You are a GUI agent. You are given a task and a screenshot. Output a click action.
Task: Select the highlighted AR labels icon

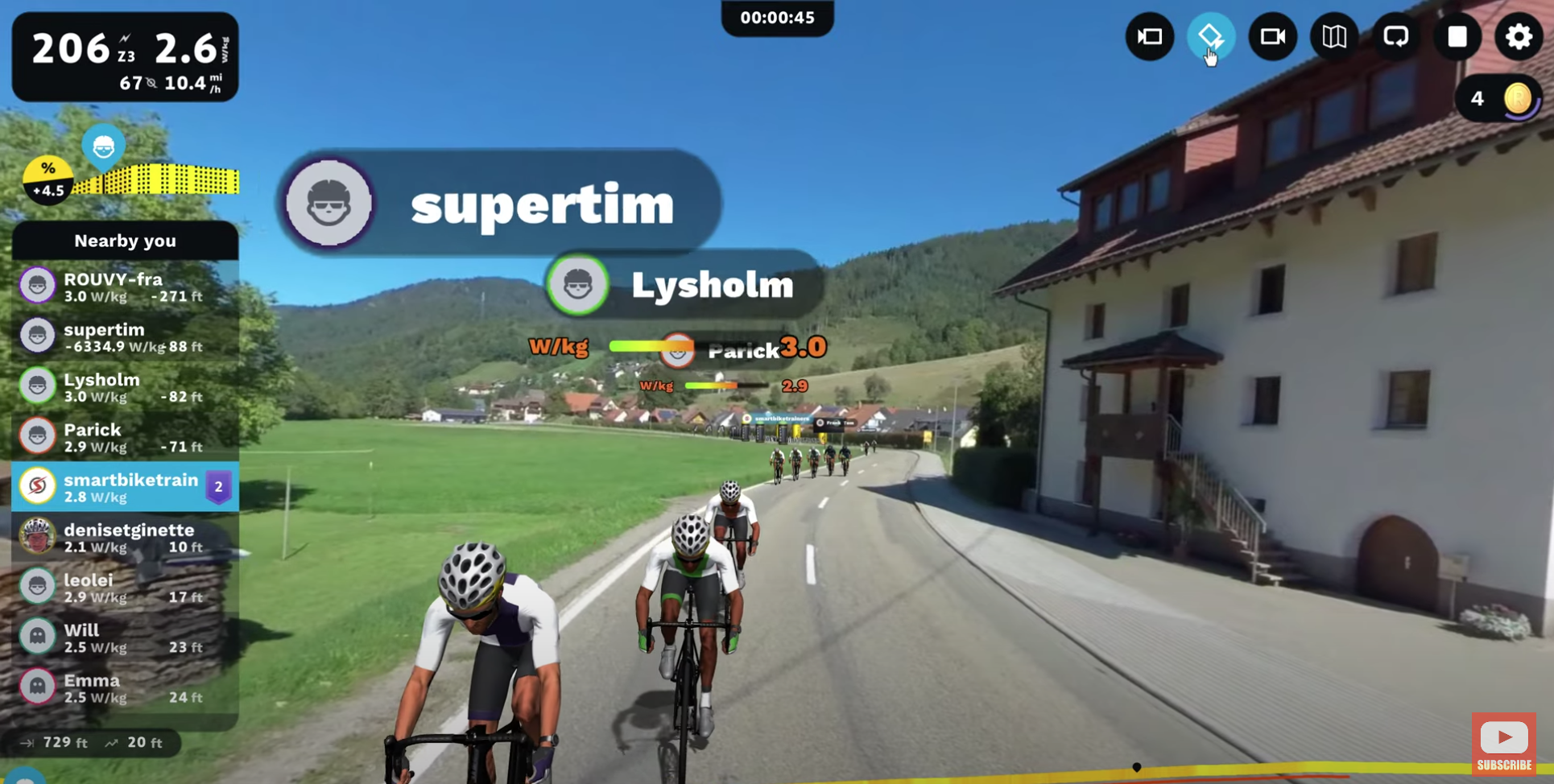pyautogui.click(x=1211, y=37)
